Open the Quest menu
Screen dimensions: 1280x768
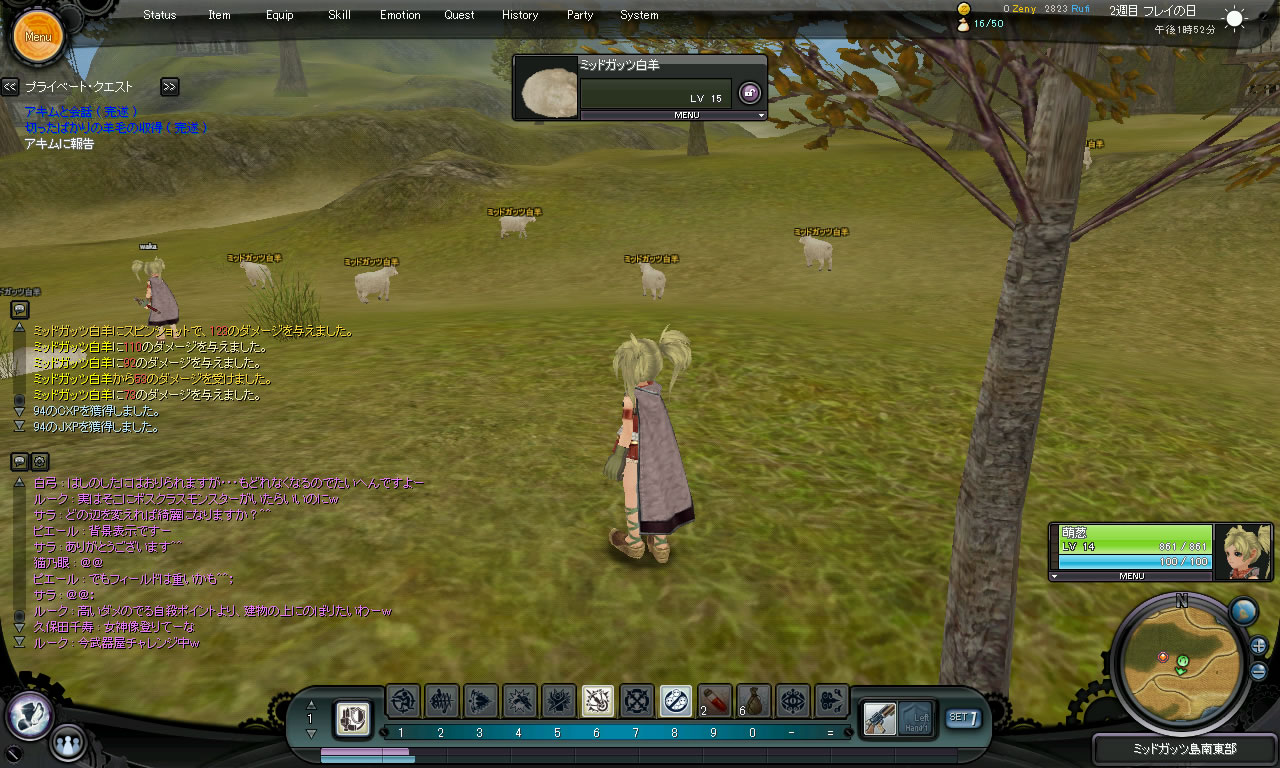pyautogui.click(x=460, y=15)
